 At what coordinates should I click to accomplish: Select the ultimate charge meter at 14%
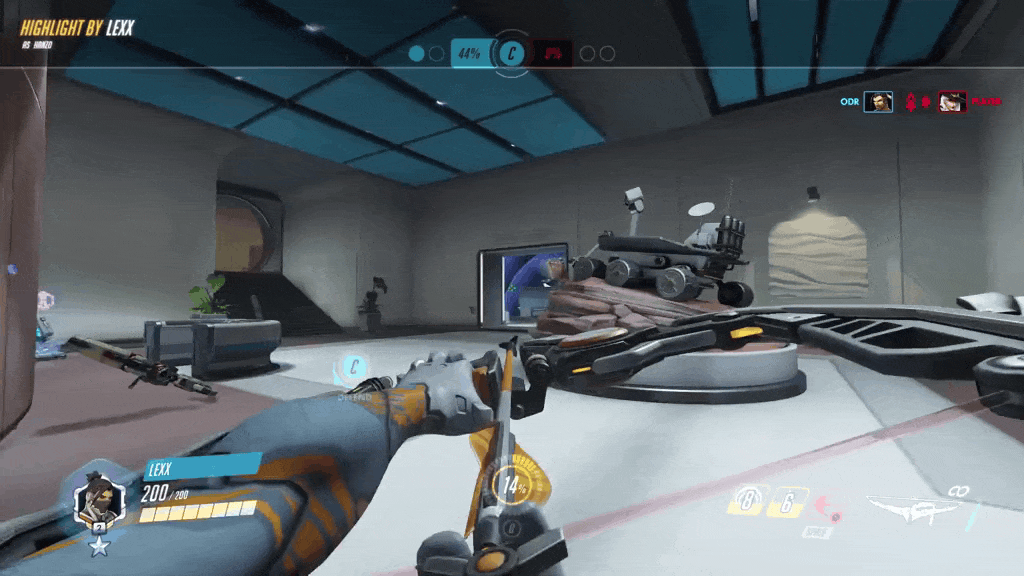515,487
